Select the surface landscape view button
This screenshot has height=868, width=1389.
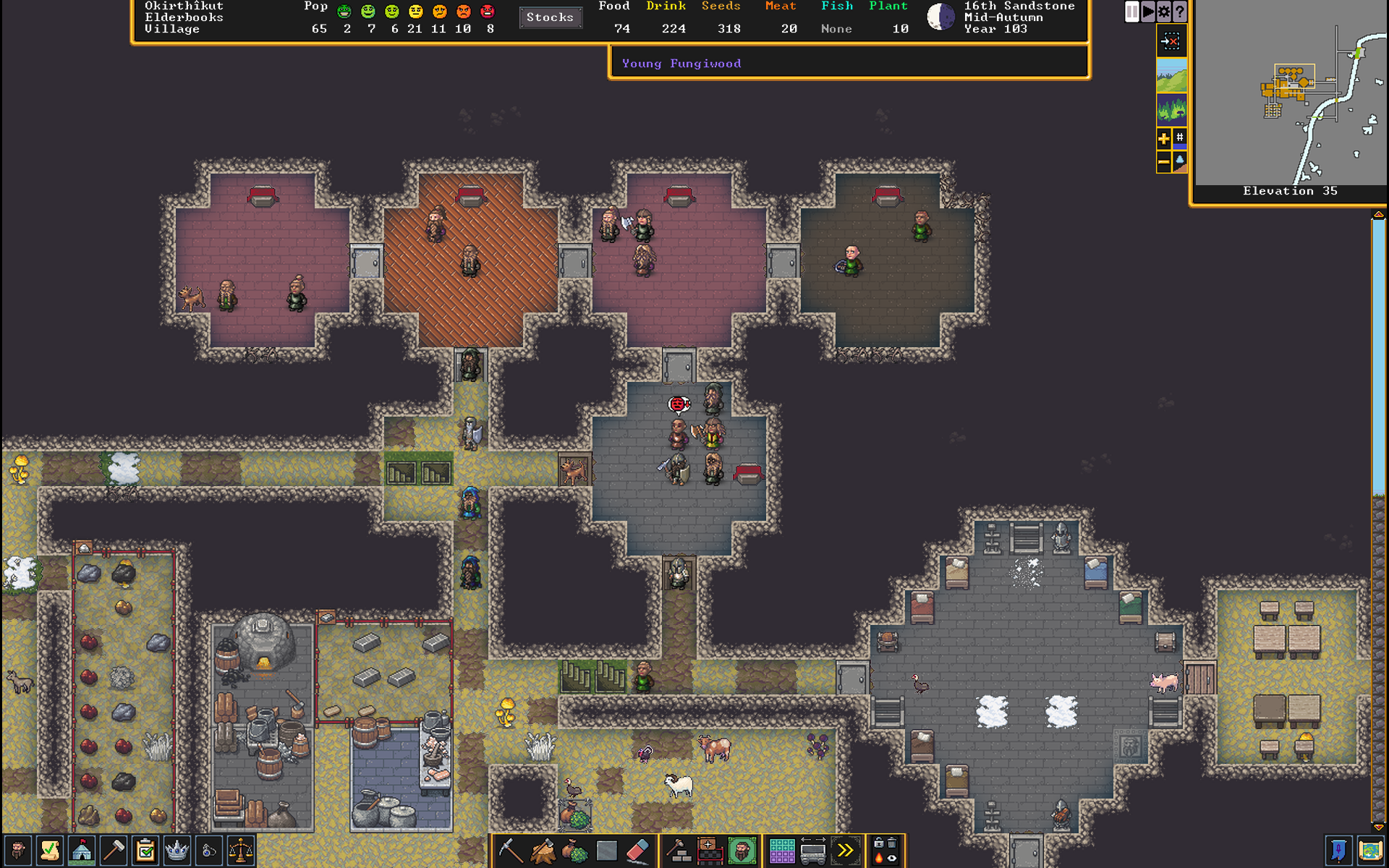pos(1171,75)
